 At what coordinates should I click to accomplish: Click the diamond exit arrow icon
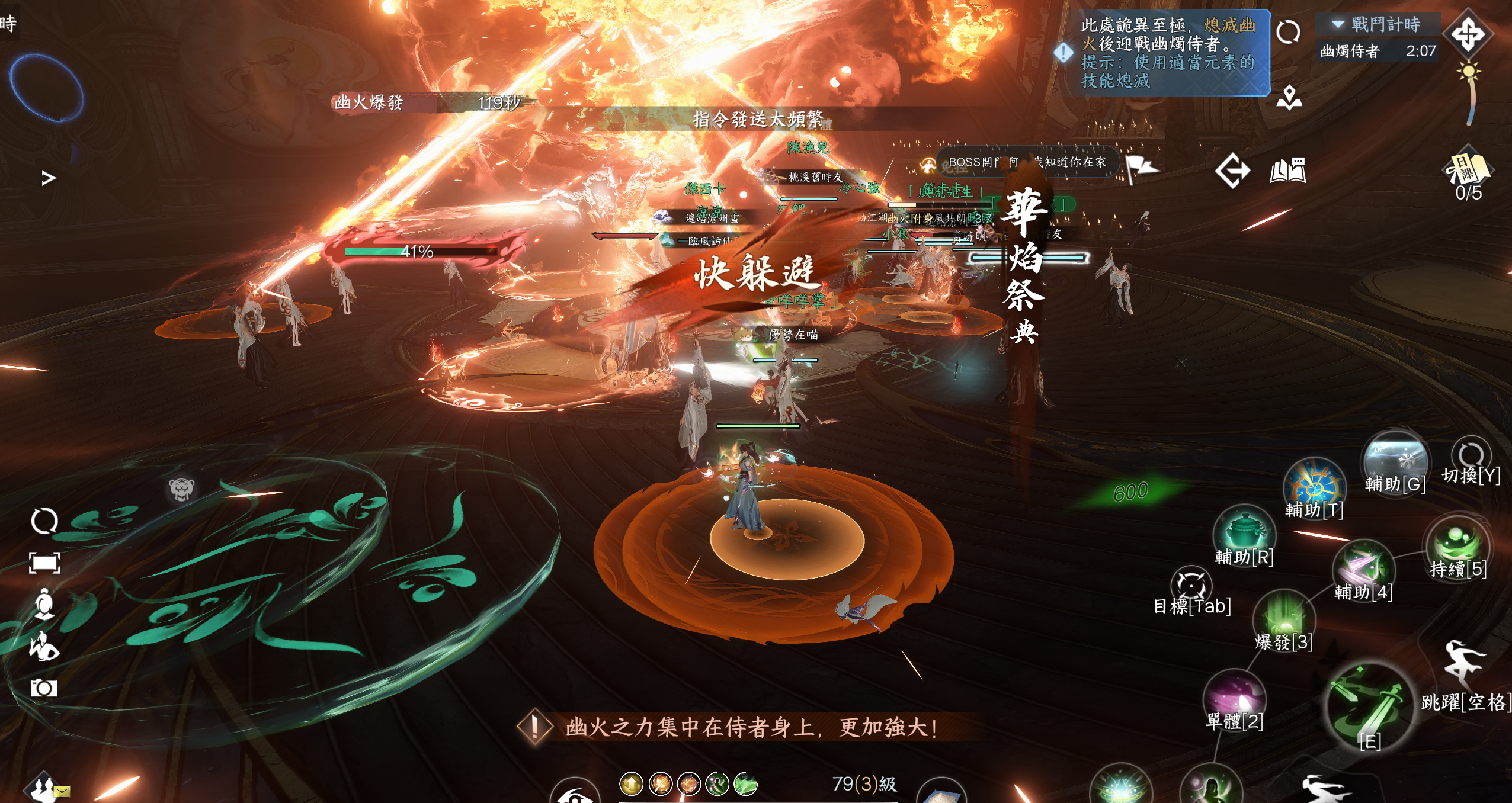pos(1232,171)
